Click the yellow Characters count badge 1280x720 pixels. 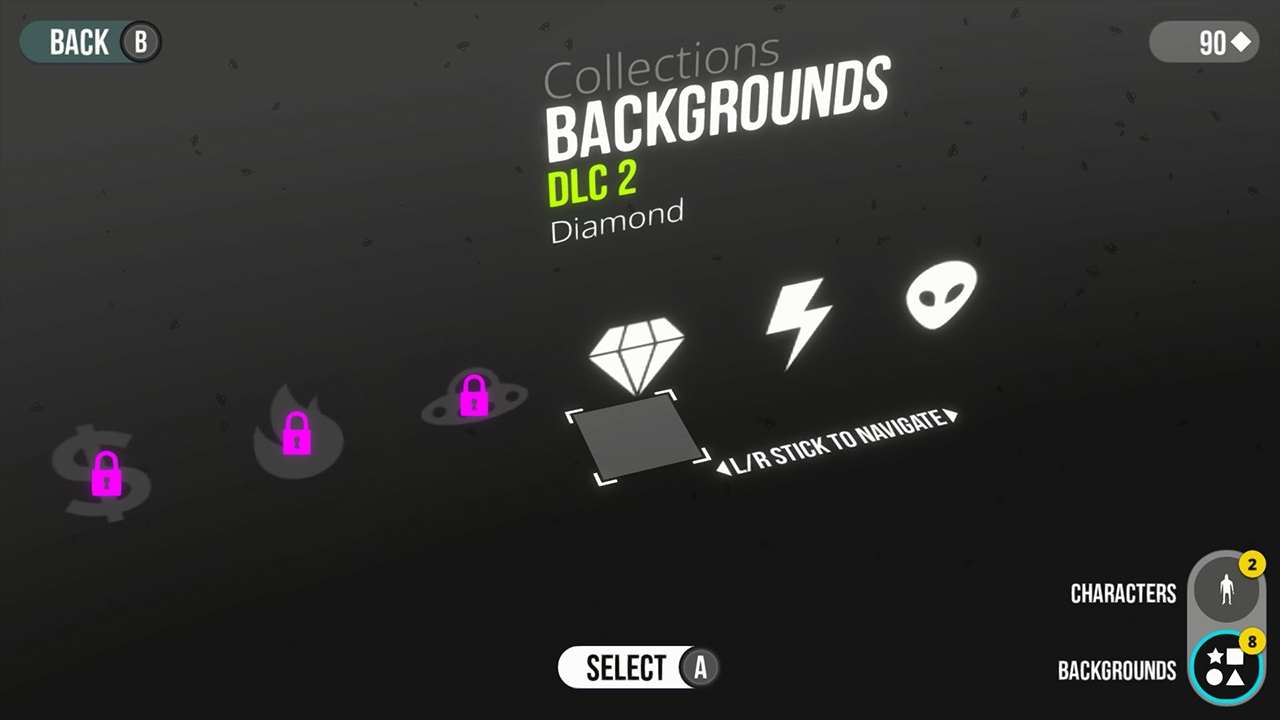pyautogui.click(x=1252, y=564)
